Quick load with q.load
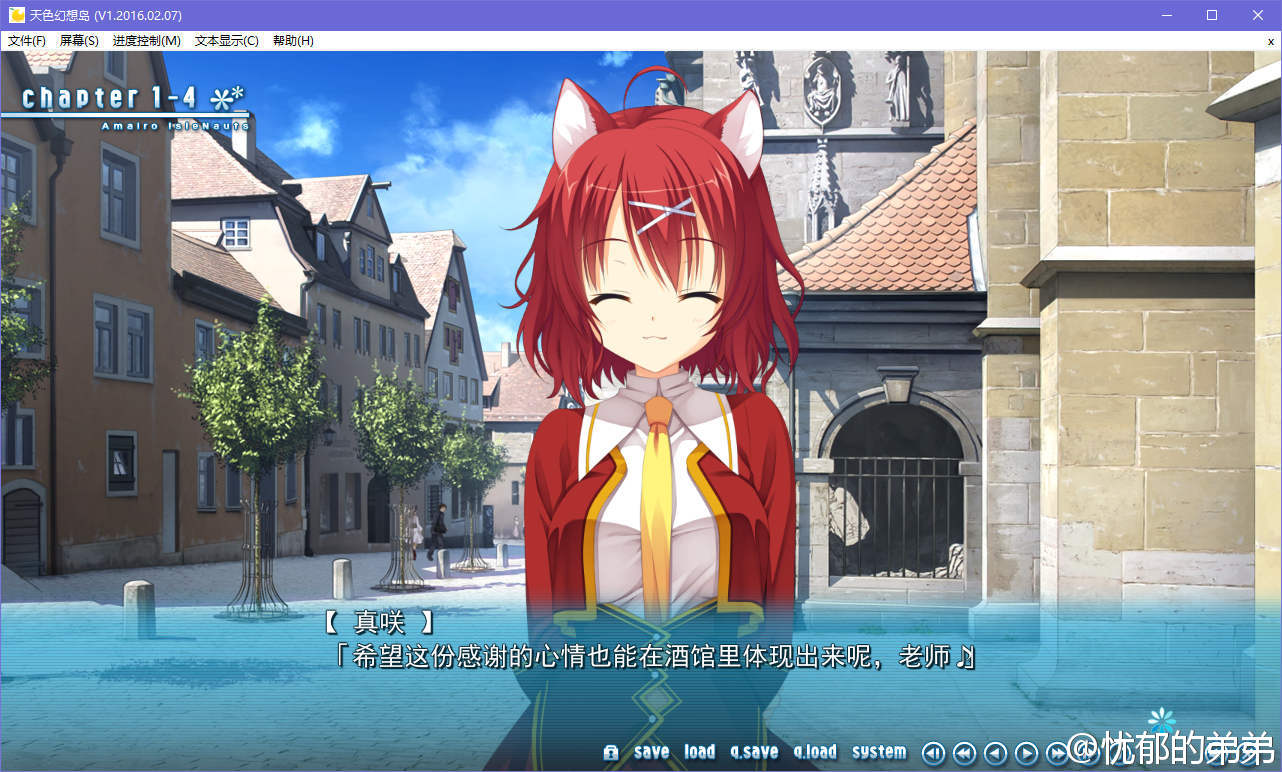Viewport: 1282px width, 772px height. (815, 752)
